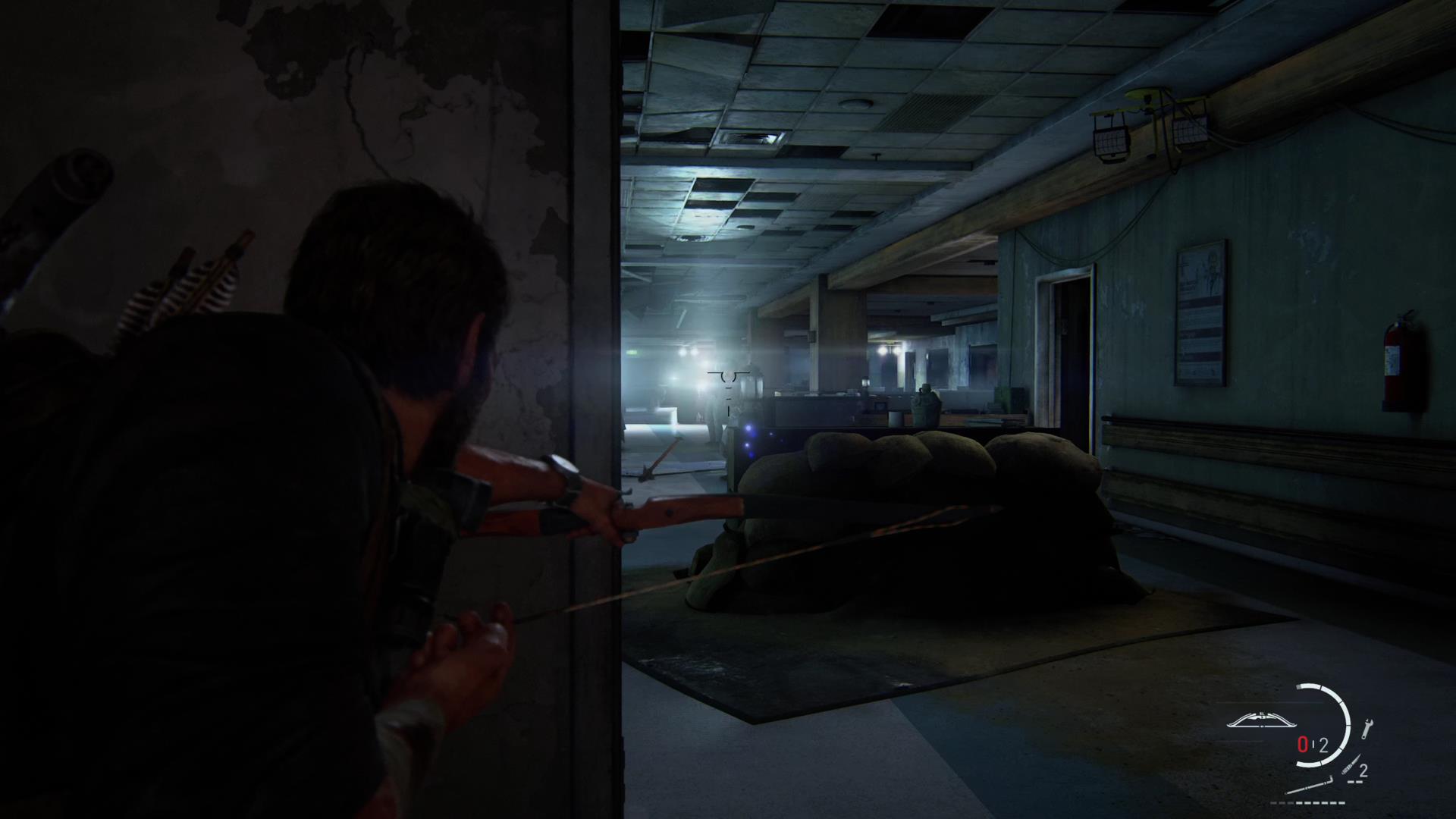Image resolution: width=1456 pixels, height=819 pixels.
Task: Select the bow weapon icon
Action: (1260, 720)
